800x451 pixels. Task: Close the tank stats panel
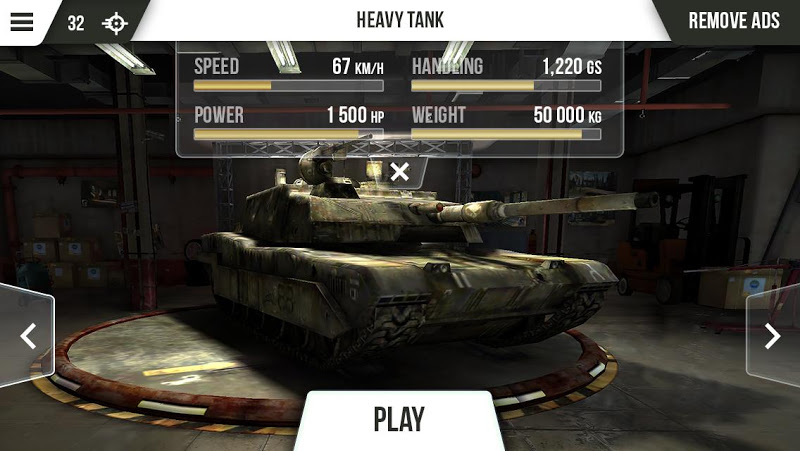pyautogui.click(x=400, y=171)
